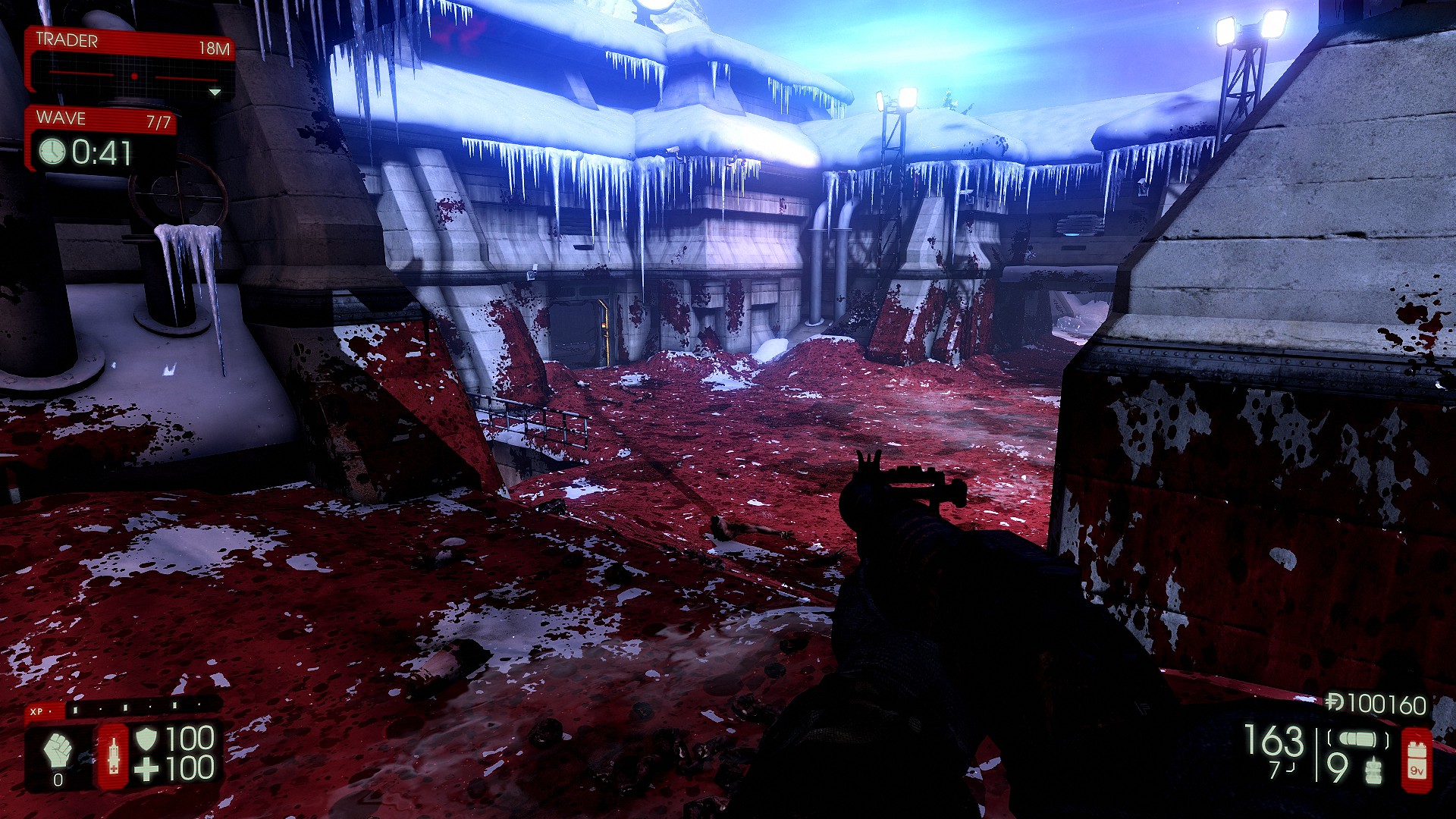Click the armor shield icon

146,738
